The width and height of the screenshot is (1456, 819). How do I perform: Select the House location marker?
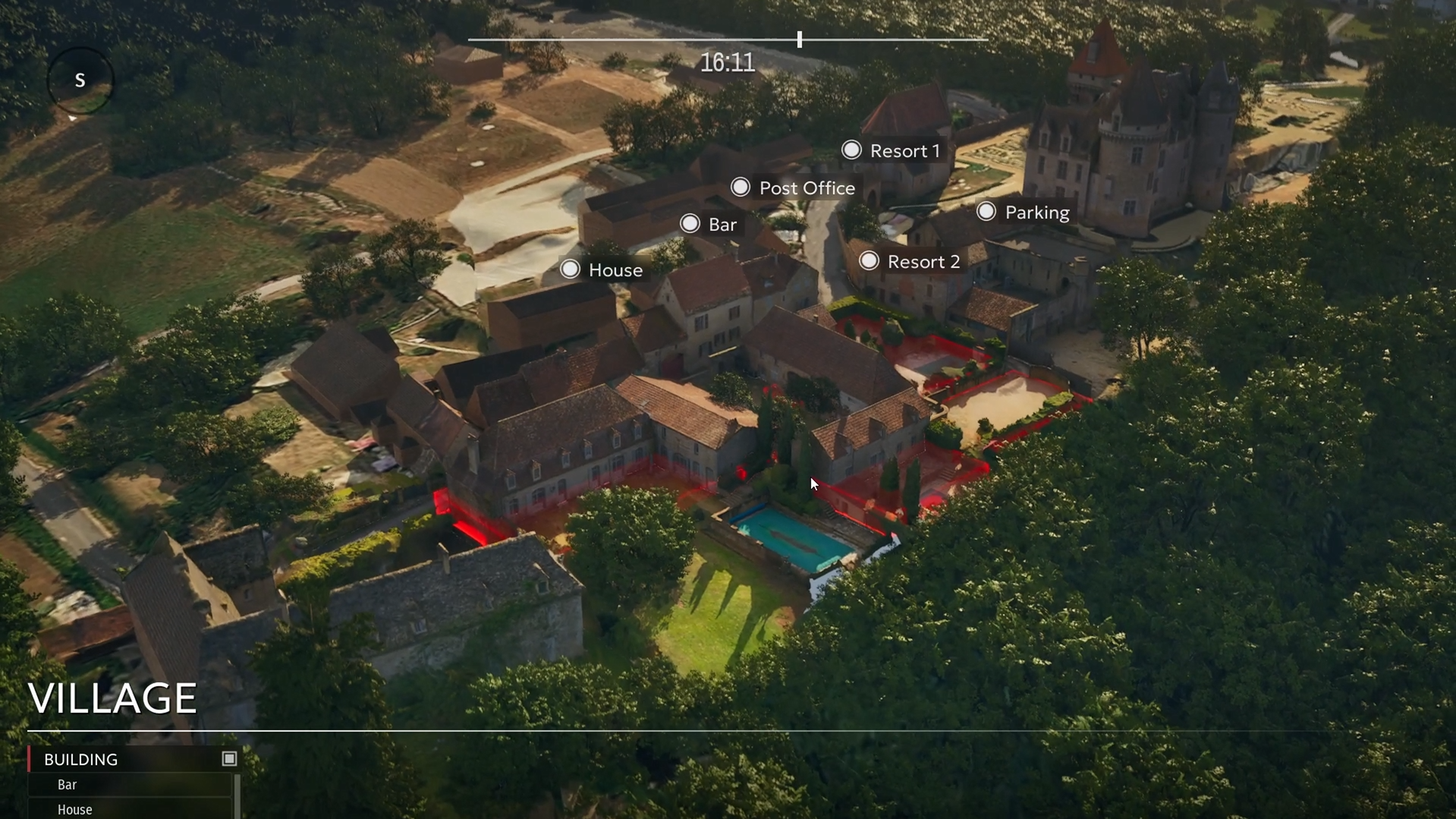[571, 269]
